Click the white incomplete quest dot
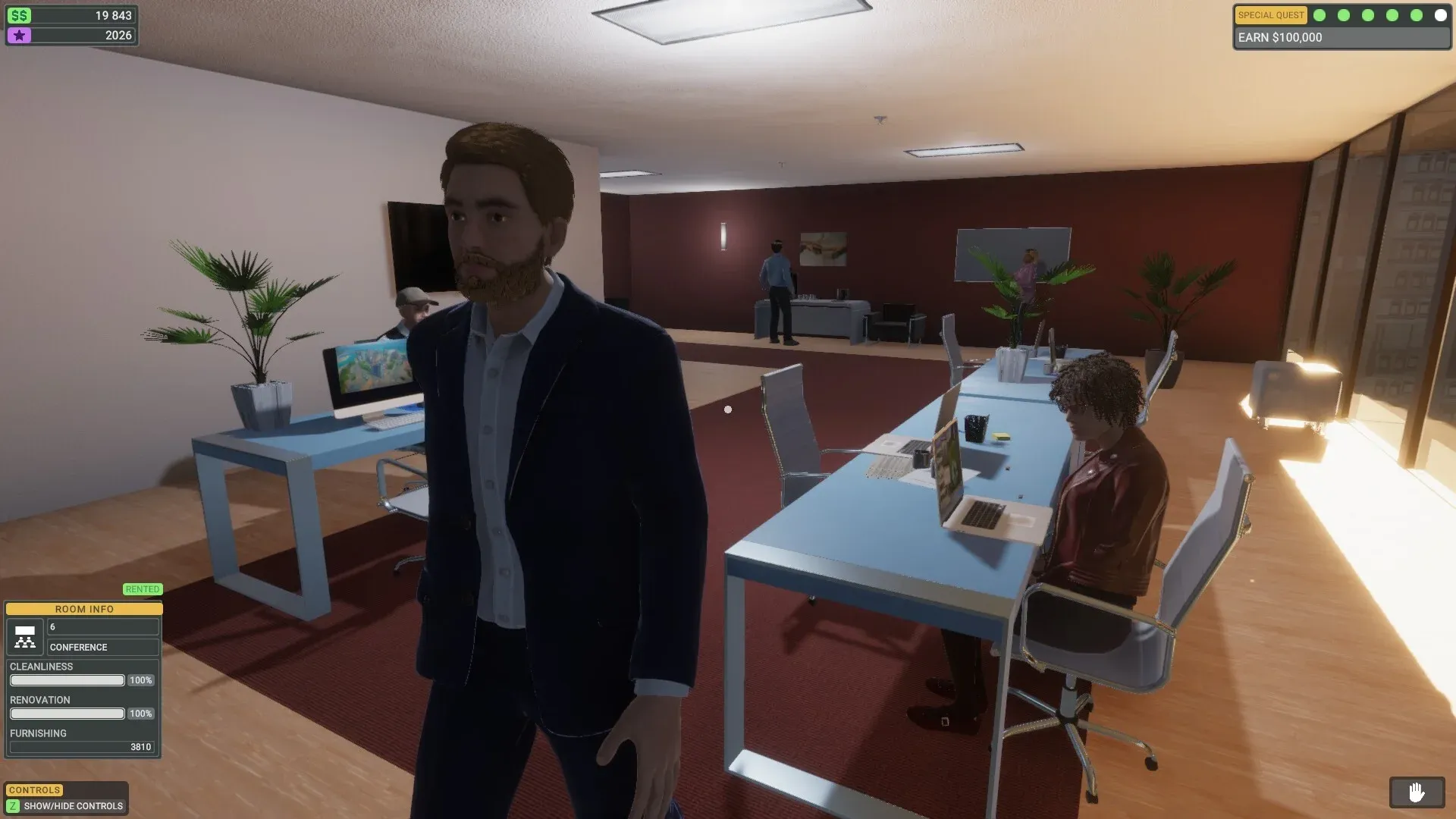 [x=1440, y=15]
